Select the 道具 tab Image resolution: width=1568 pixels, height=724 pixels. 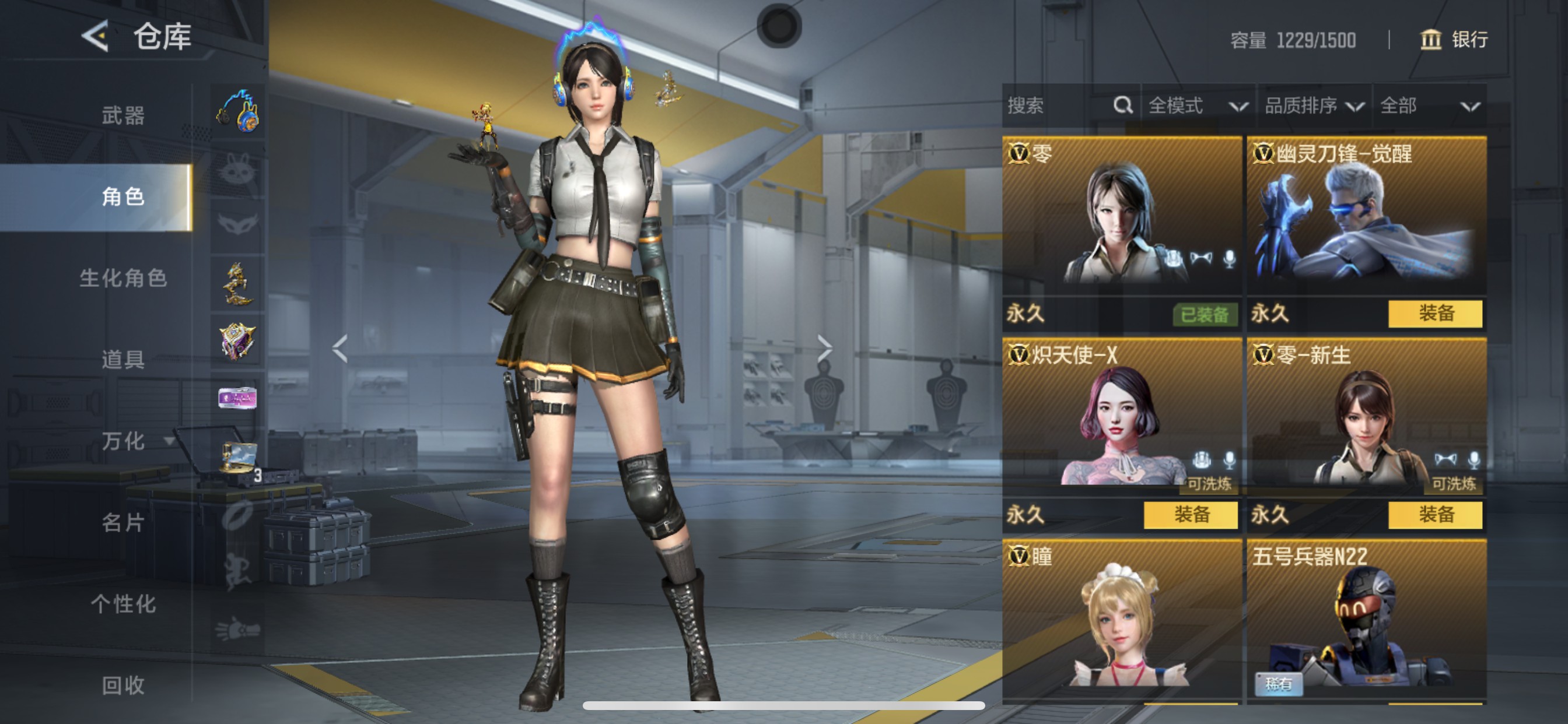pyautogui.click(x=123, y=360)
